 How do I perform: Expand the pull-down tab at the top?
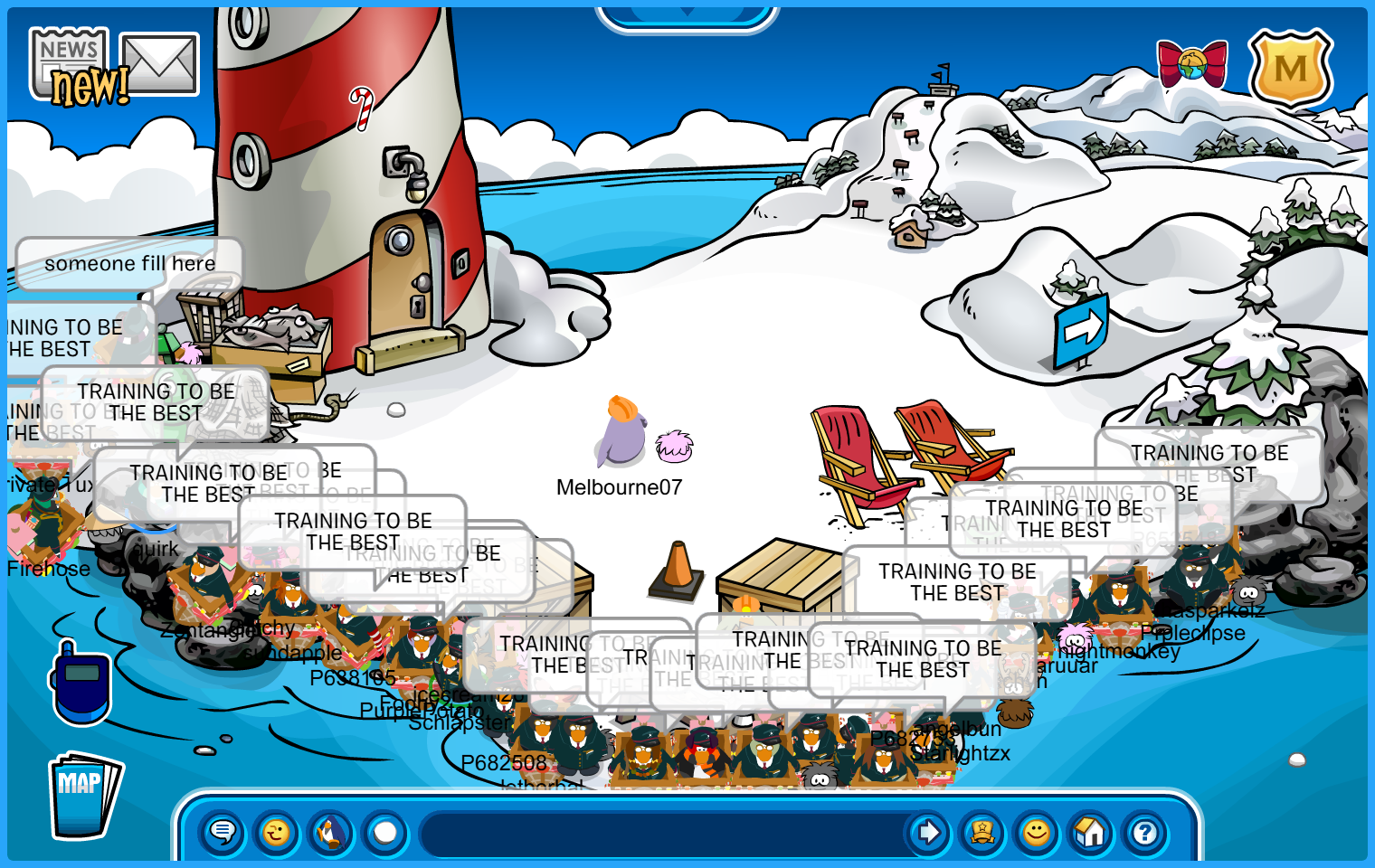(x=687, y=15)
